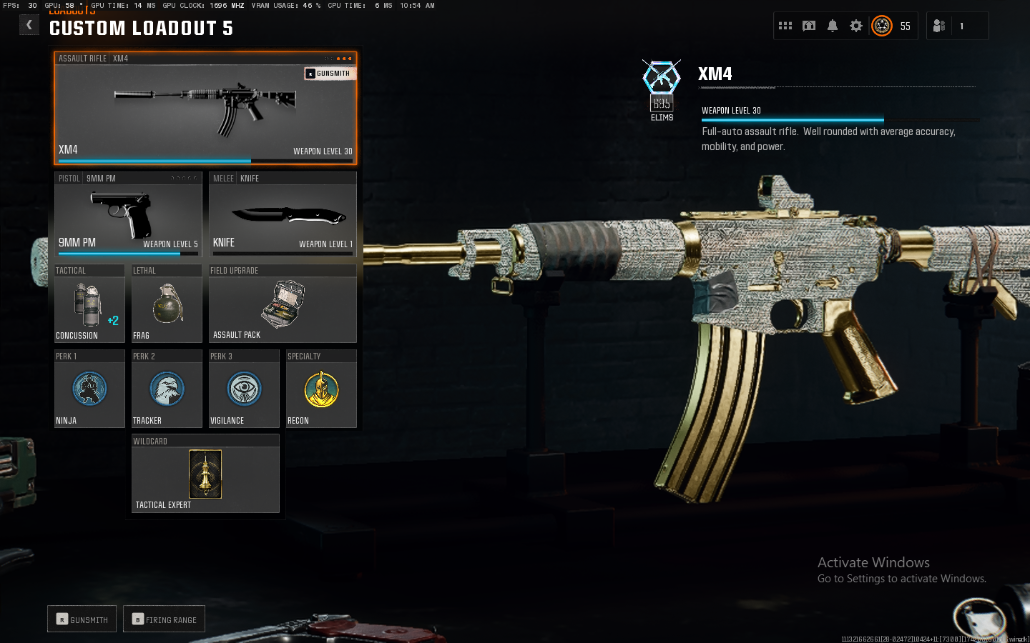The width and height of the screenshot is (1030, 643).
Task: Change the Frag lethal slot
Action: click(x=166, y=304)
